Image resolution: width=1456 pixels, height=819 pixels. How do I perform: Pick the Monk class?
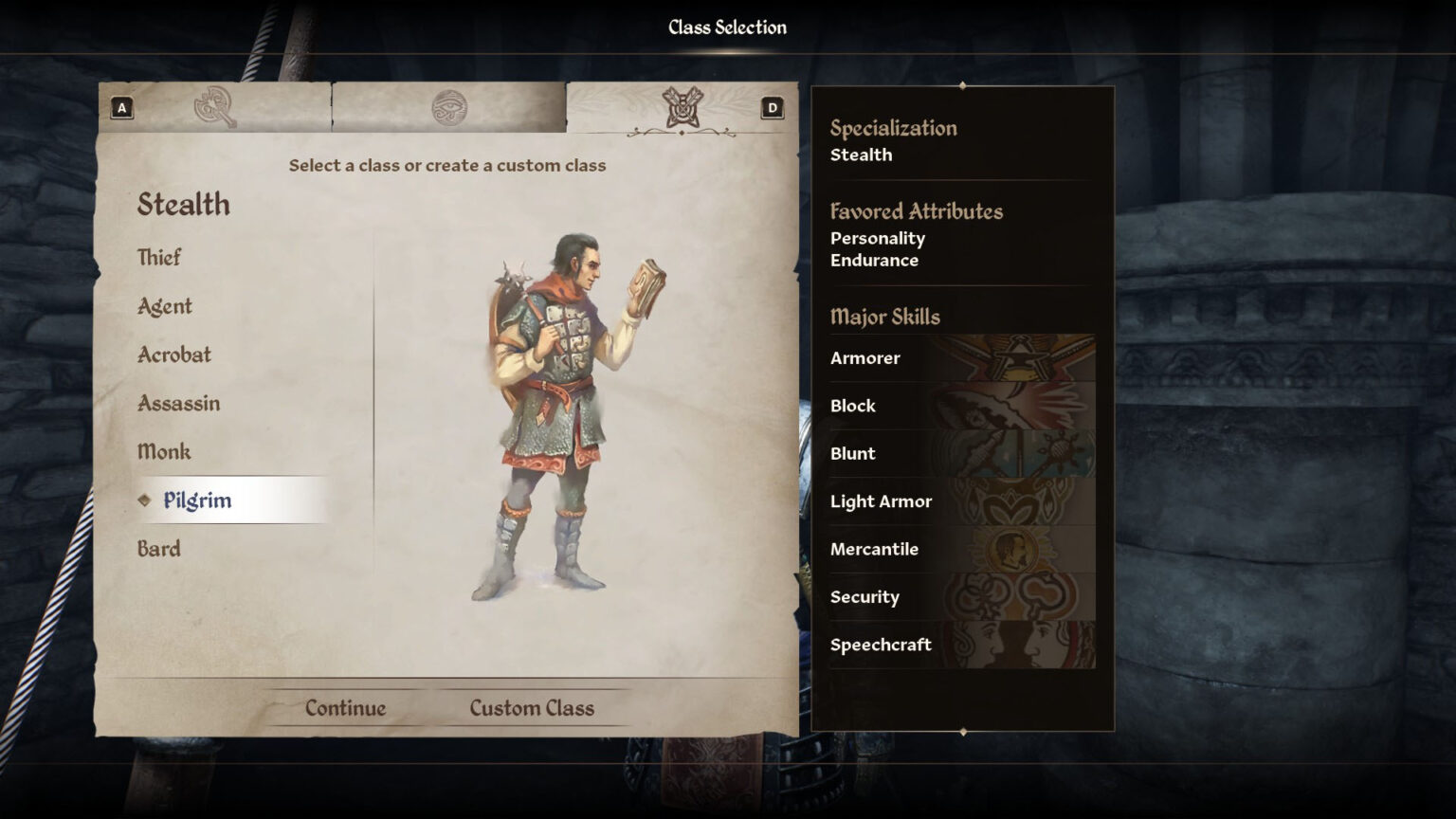click(x=163, y=451)
